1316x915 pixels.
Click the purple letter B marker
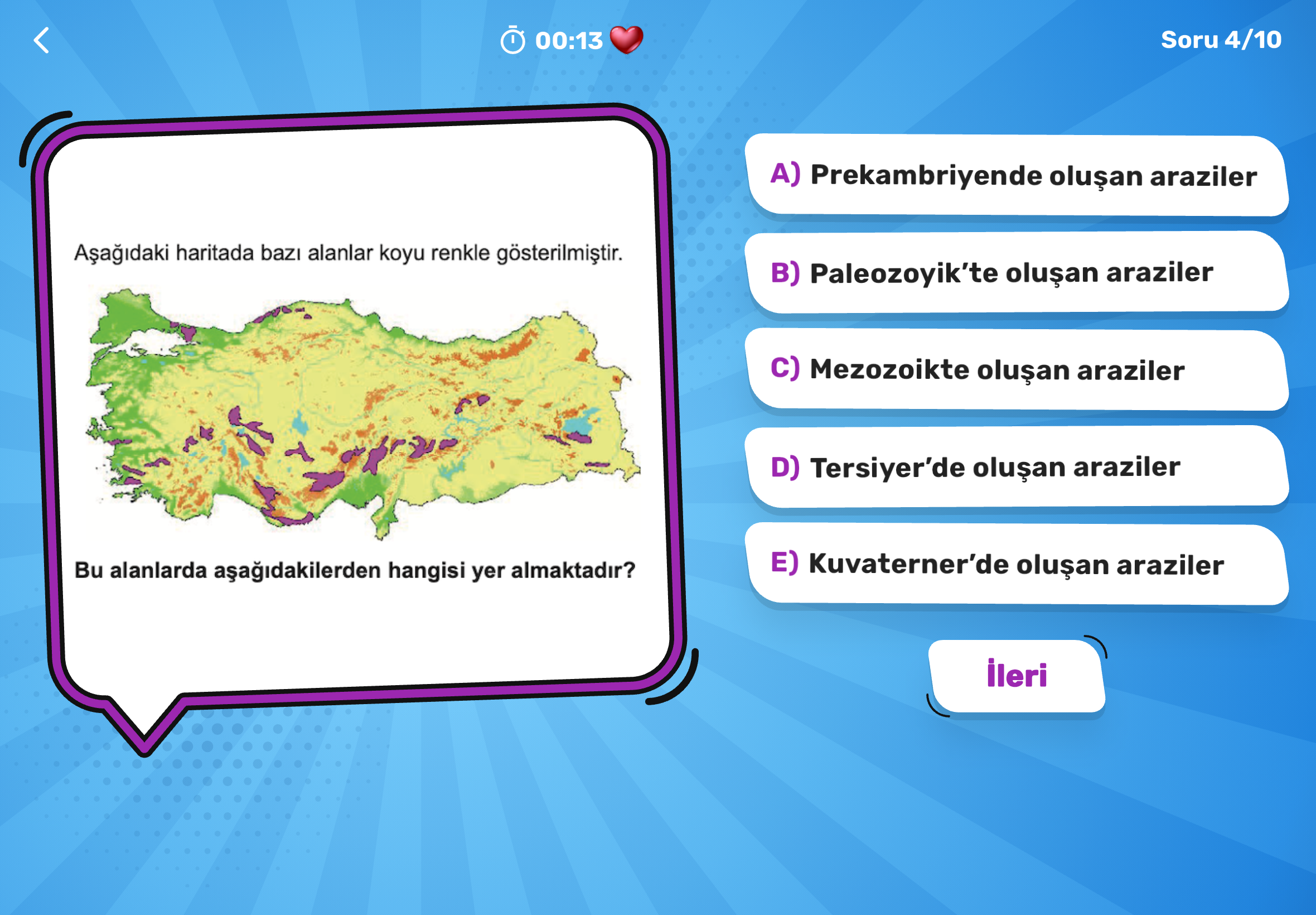(785, 274)
